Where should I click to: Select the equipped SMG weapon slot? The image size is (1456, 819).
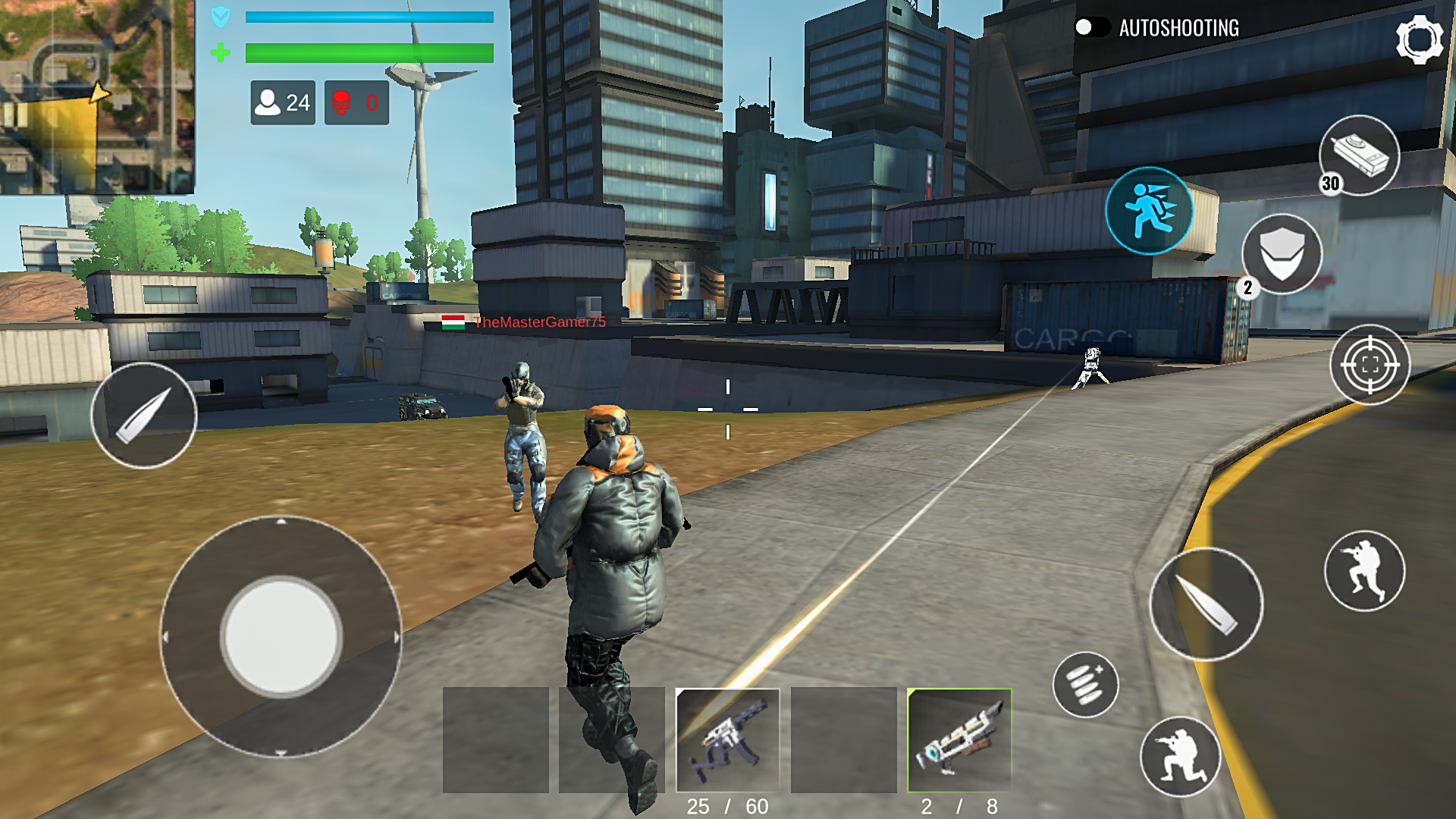pos(729,739)
